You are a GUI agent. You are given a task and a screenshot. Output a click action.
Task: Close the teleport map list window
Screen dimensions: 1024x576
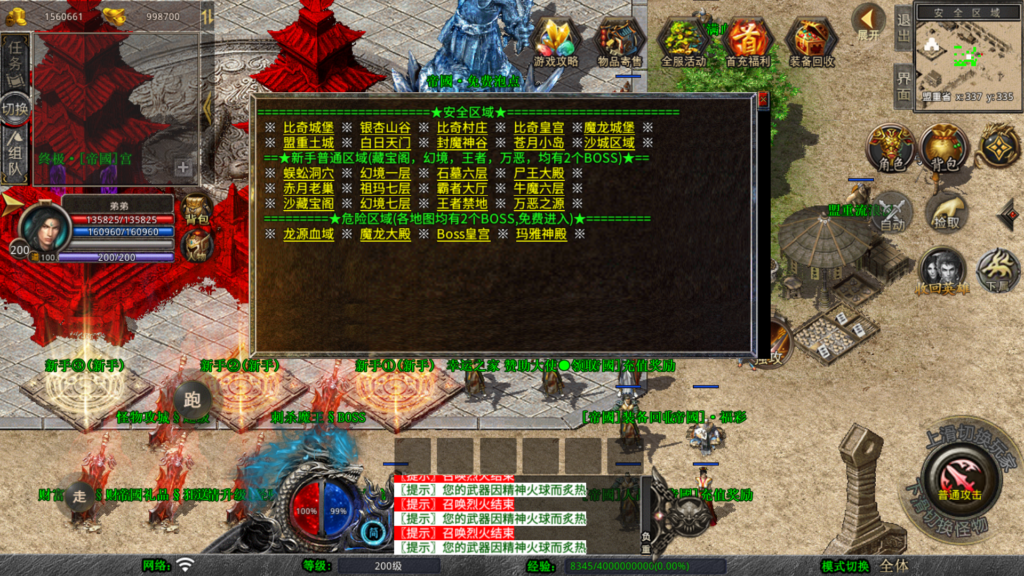[x=763, y=99]
